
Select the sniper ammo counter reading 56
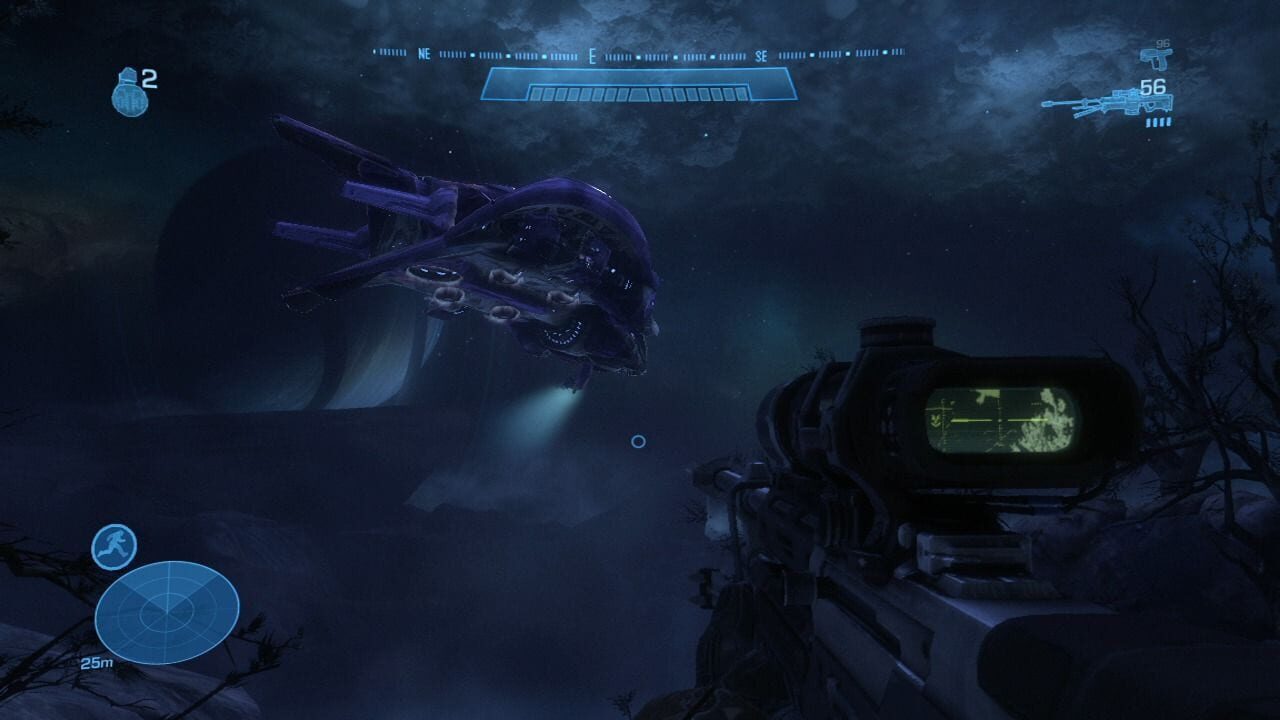click(1152, 87)
